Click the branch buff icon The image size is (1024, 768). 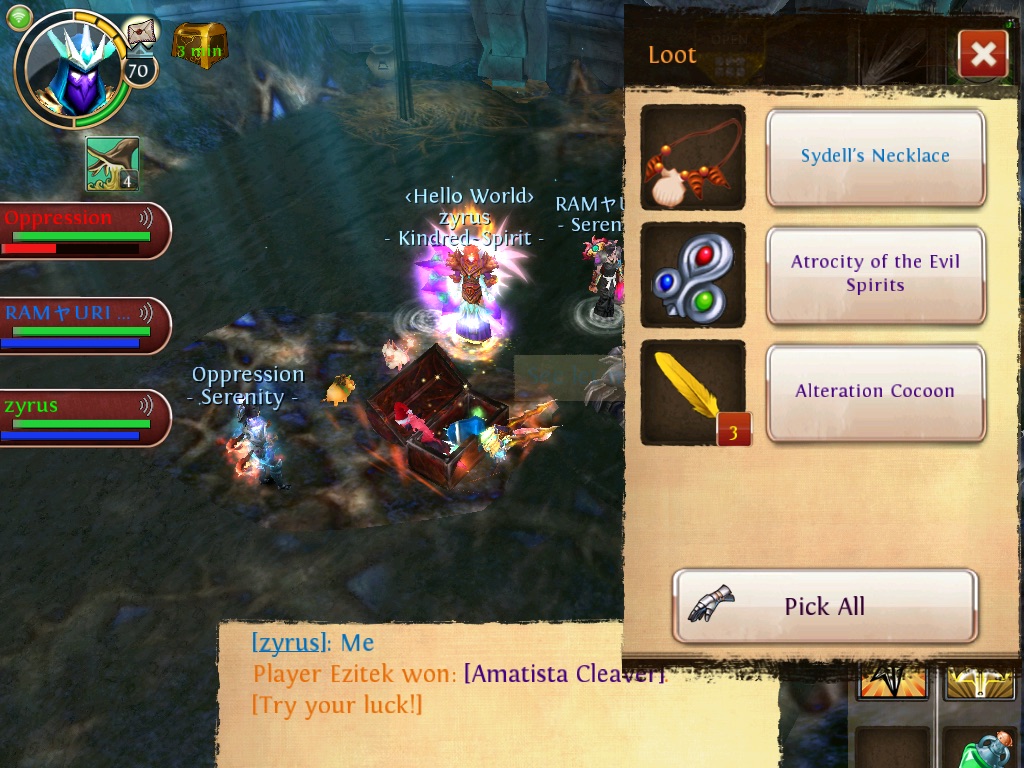pos(112,164)
